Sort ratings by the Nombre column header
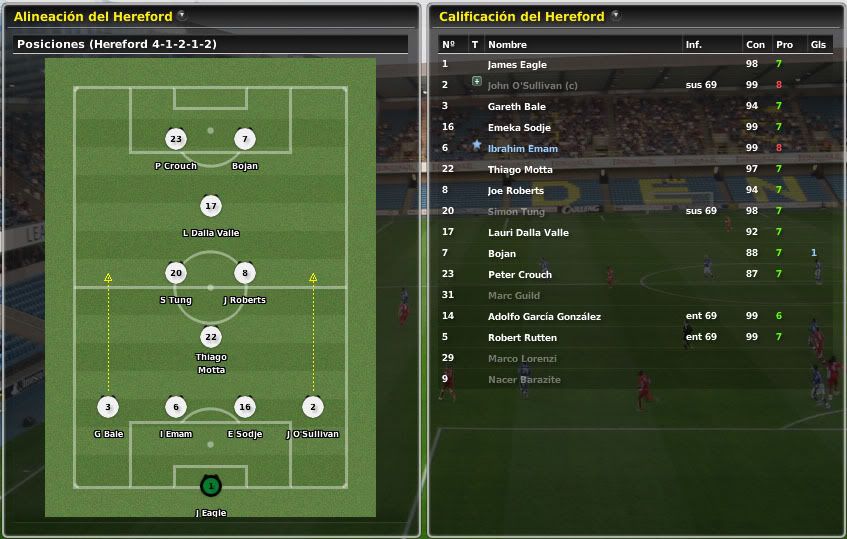The height and width of the screenshot is (539, 847). [507, 44]
